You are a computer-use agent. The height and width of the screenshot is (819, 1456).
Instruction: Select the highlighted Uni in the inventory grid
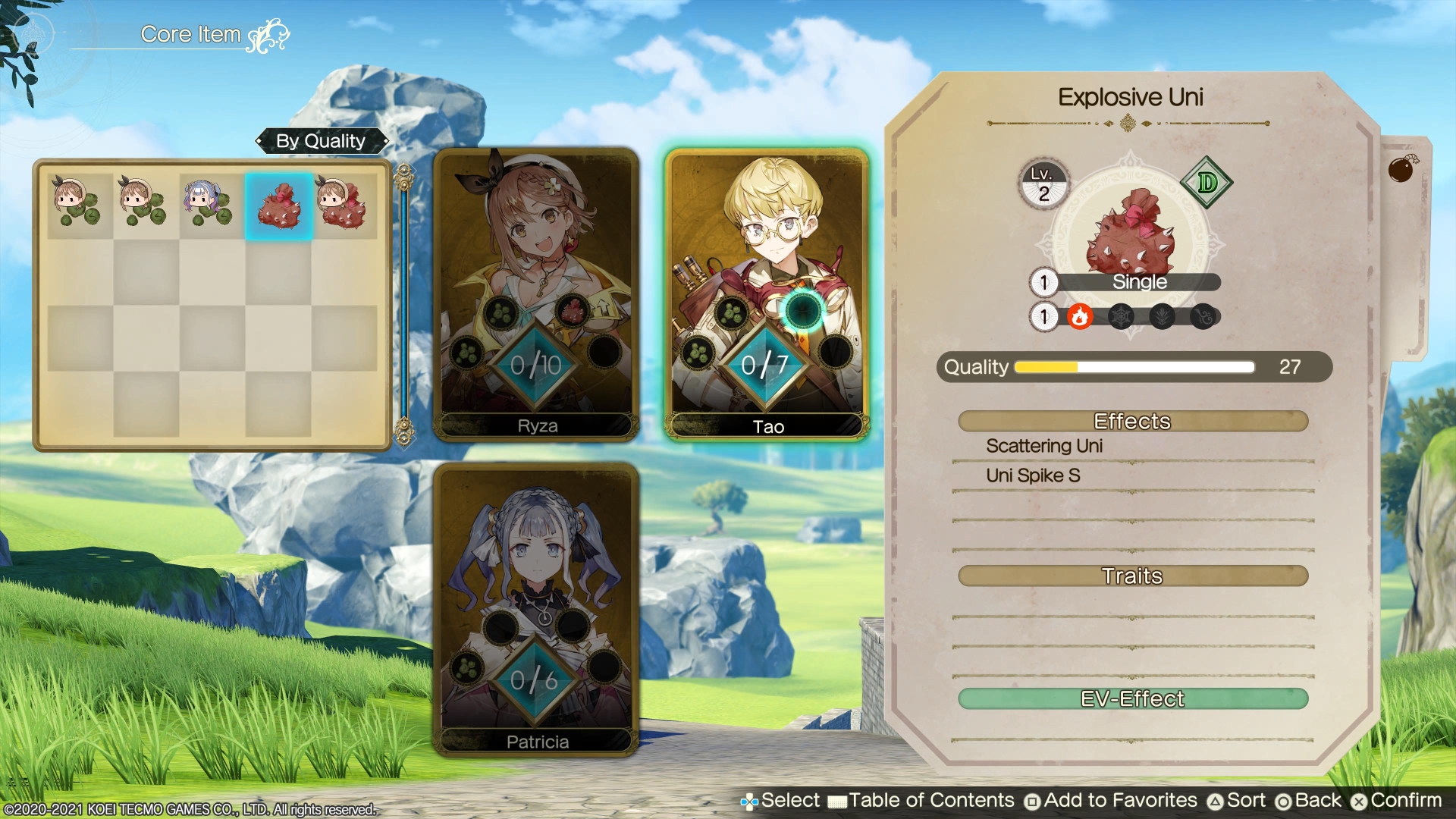(x=278, y=205)
